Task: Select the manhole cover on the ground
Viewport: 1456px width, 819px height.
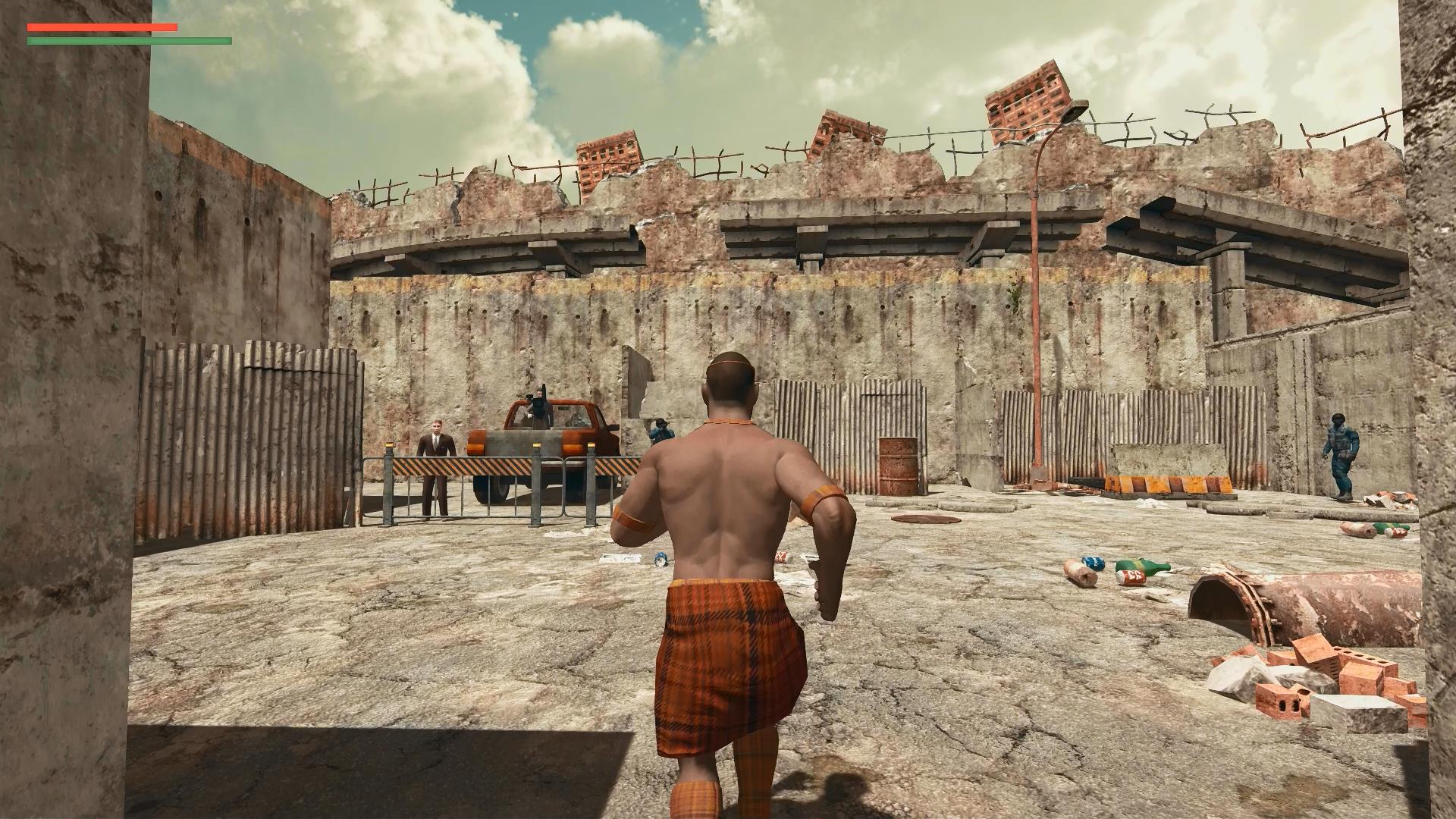Action: tap(924, 519)
